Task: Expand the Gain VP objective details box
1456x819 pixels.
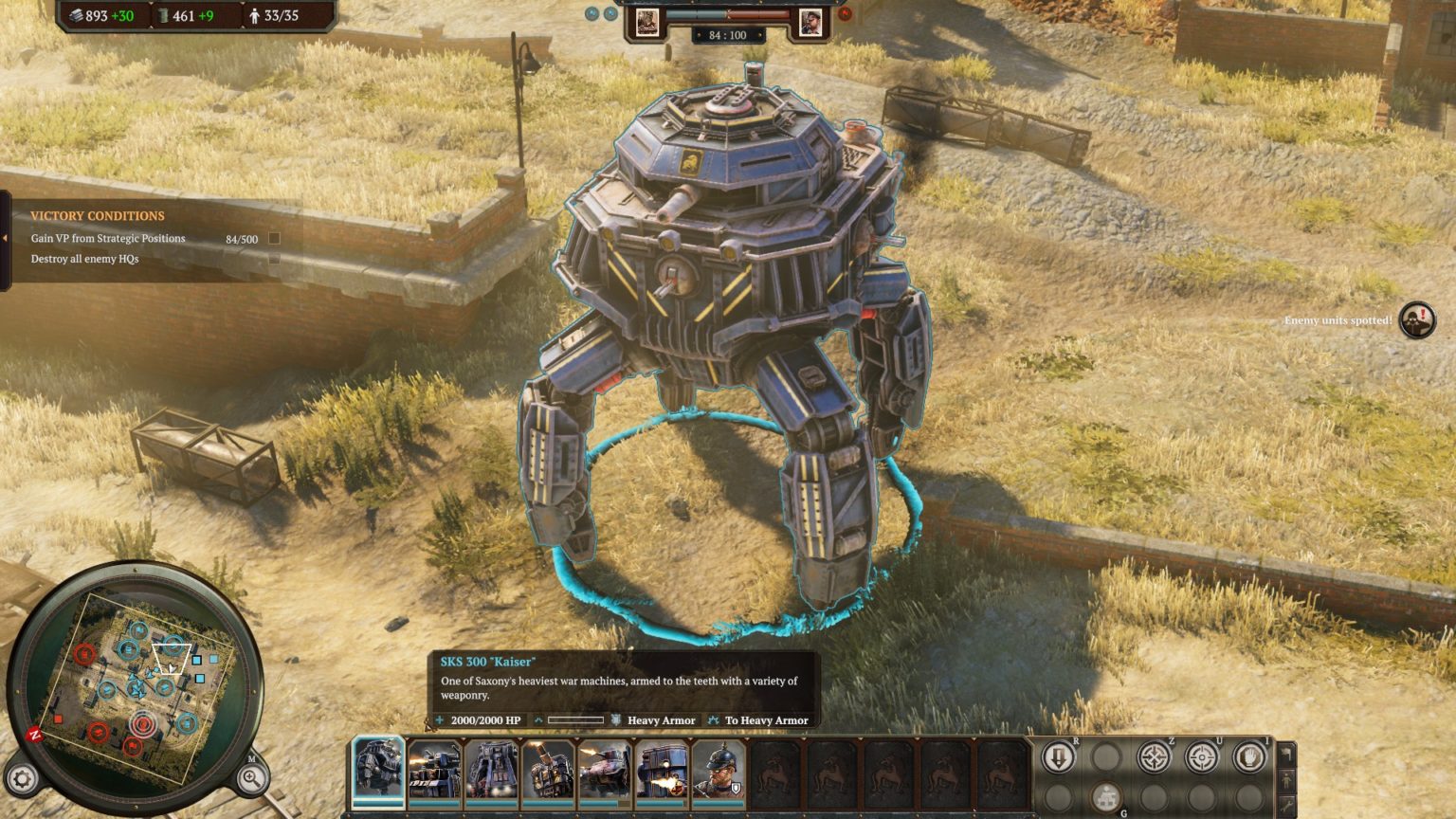Action: tap(273, 239)
